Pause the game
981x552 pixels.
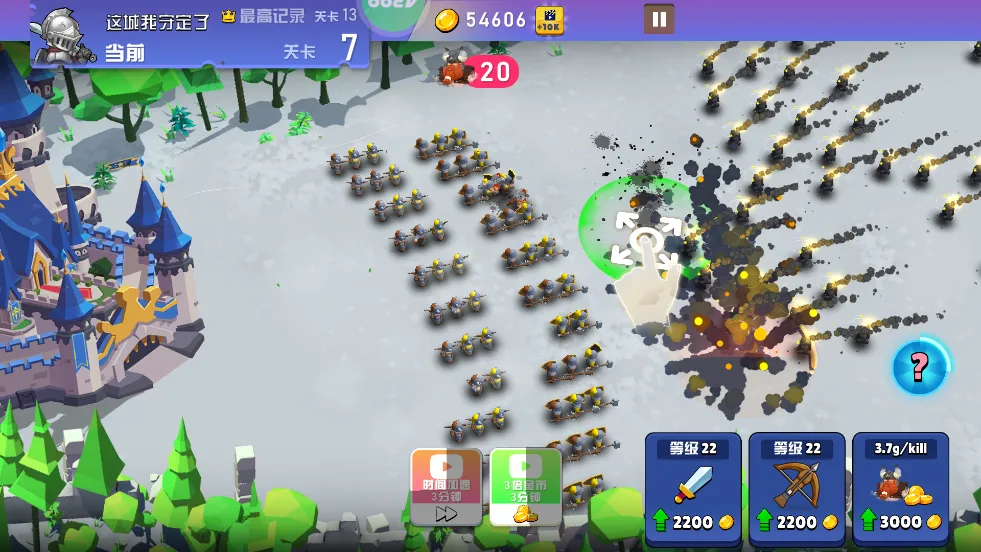click(x=658, y=19)
